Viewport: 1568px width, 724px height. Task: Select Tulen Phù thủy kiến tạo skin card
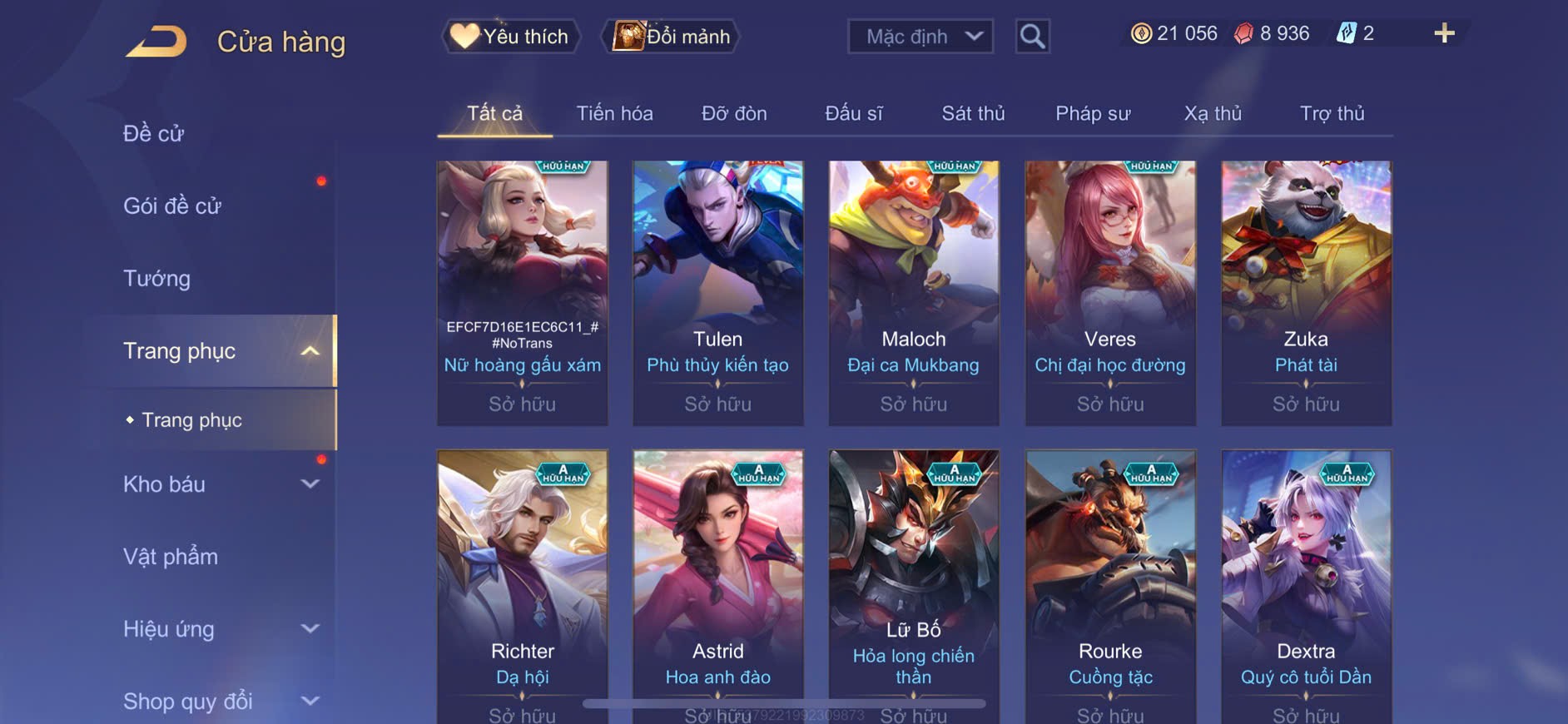[x=717, y=292]
